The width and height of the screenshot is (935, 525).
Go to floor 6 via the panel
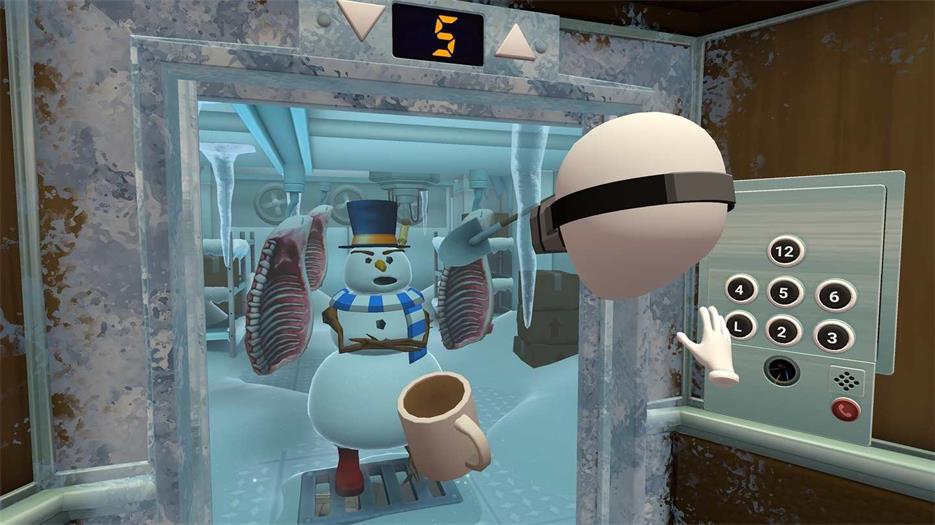pyautogui.click(x=834, y=295)
